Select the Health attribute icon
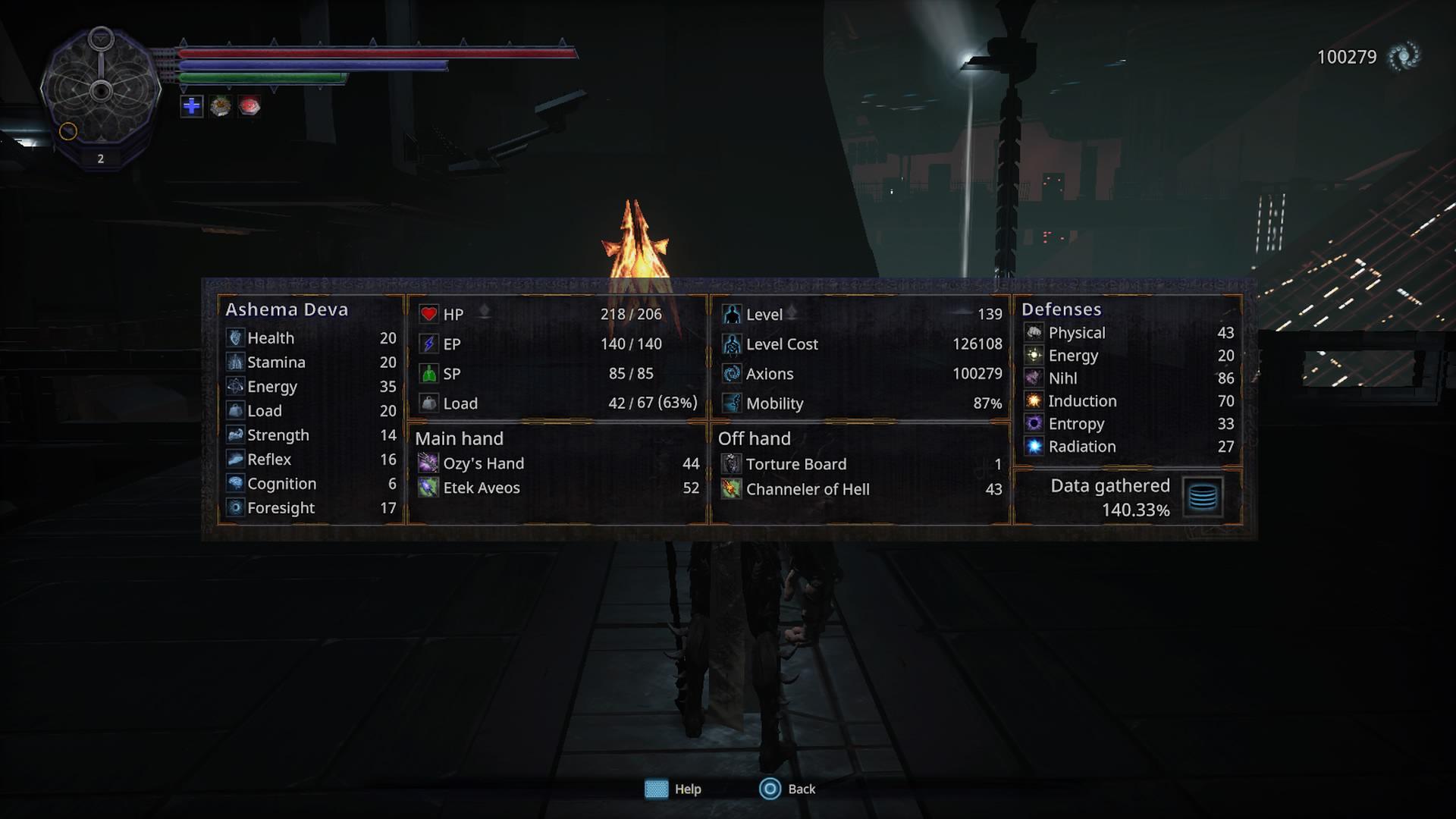 click(x=235, y=337)
